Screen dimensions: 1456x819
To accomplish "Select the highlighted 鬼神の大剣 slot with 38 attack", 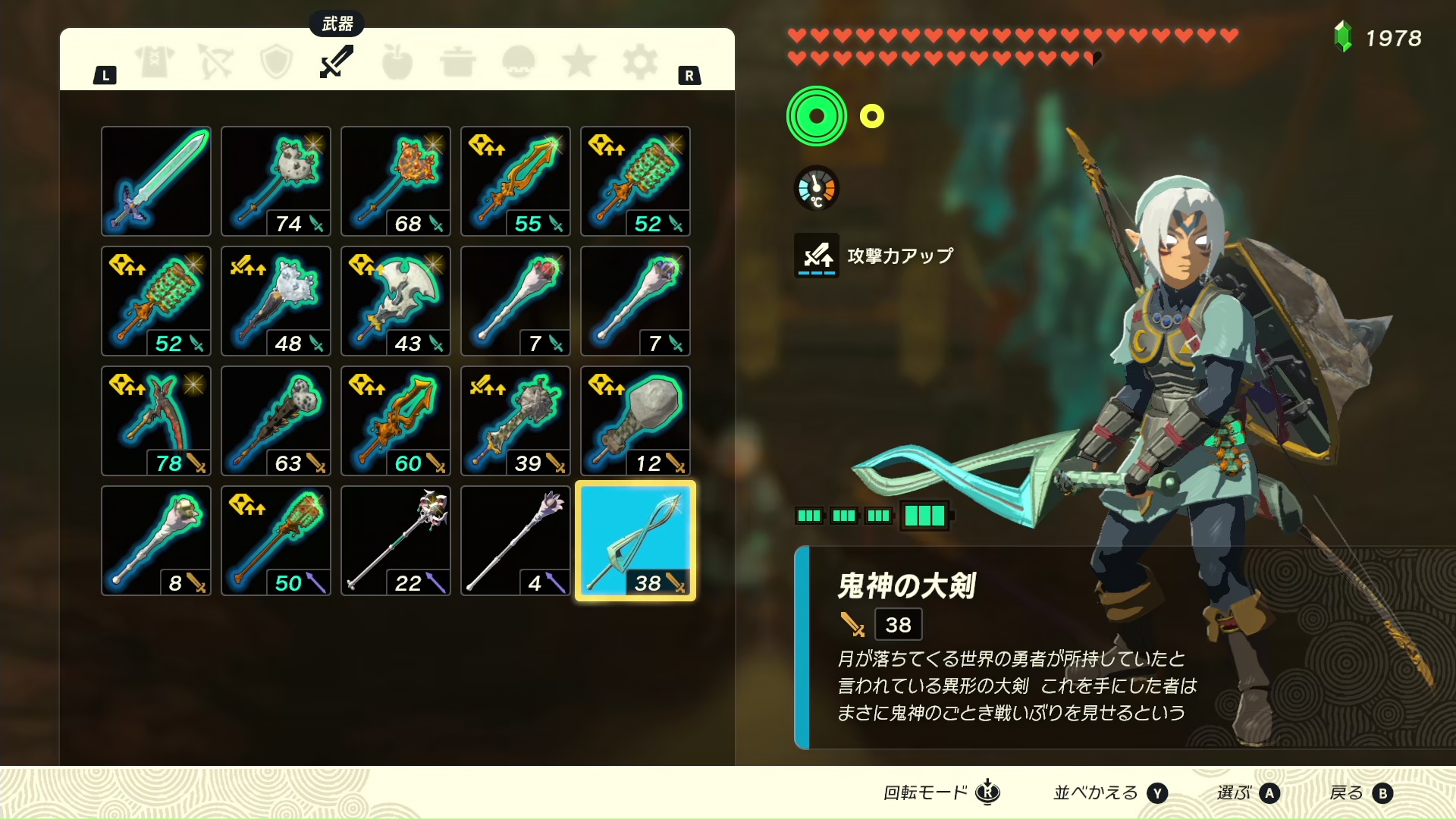I will coord(635,541).
